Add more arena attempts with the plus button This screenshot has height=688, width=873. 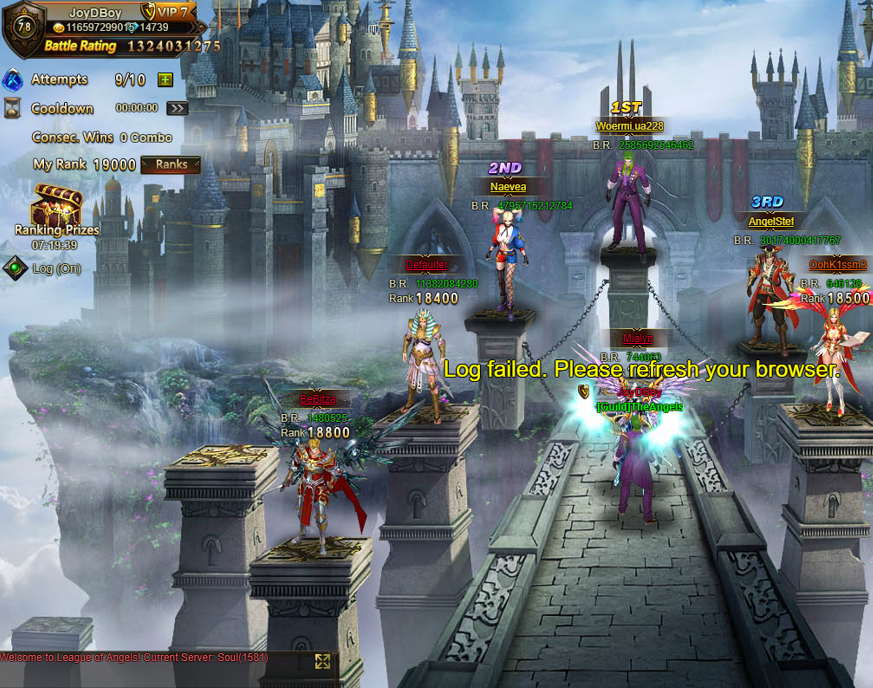165,80
